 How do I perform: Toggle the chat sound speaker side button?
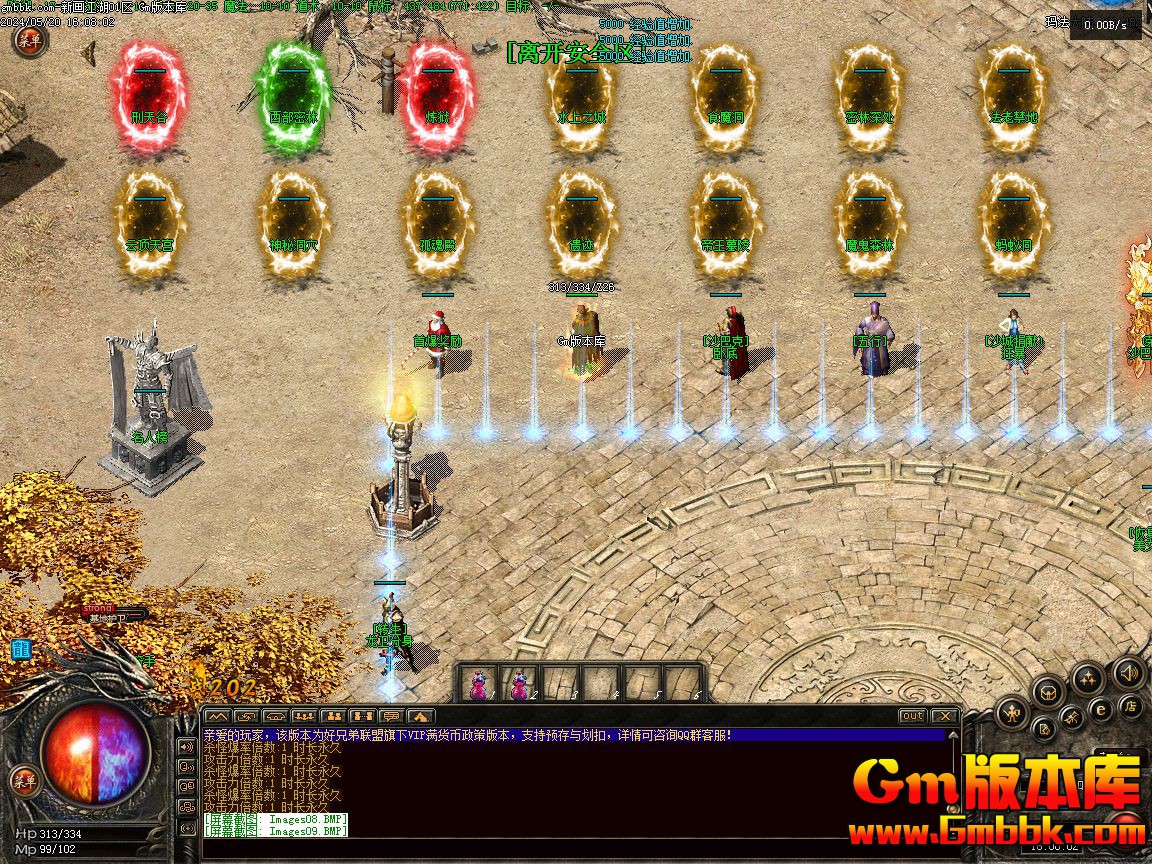(x=187, y=746)
